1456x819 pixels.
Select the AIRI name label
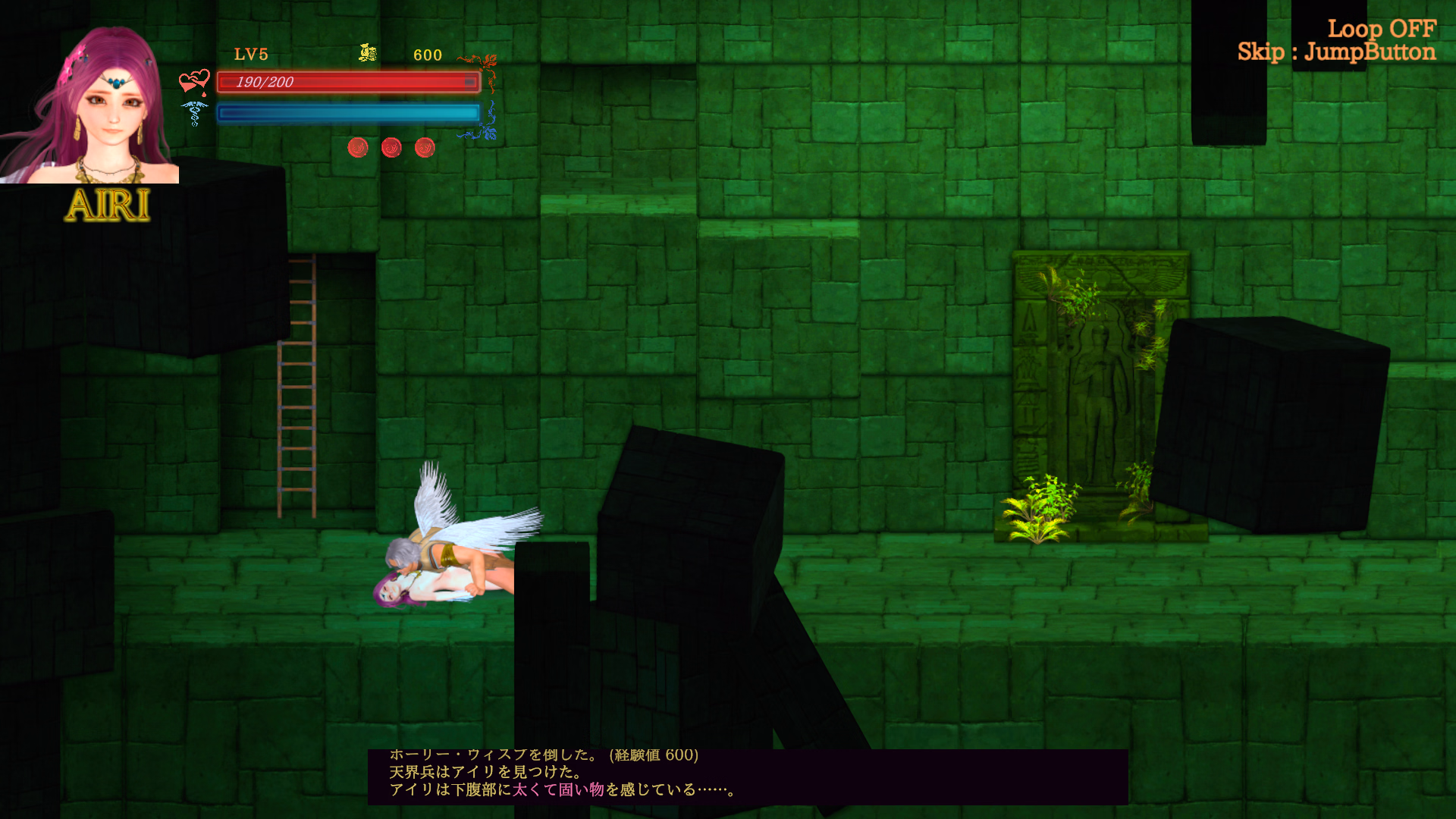coord(108,206)
